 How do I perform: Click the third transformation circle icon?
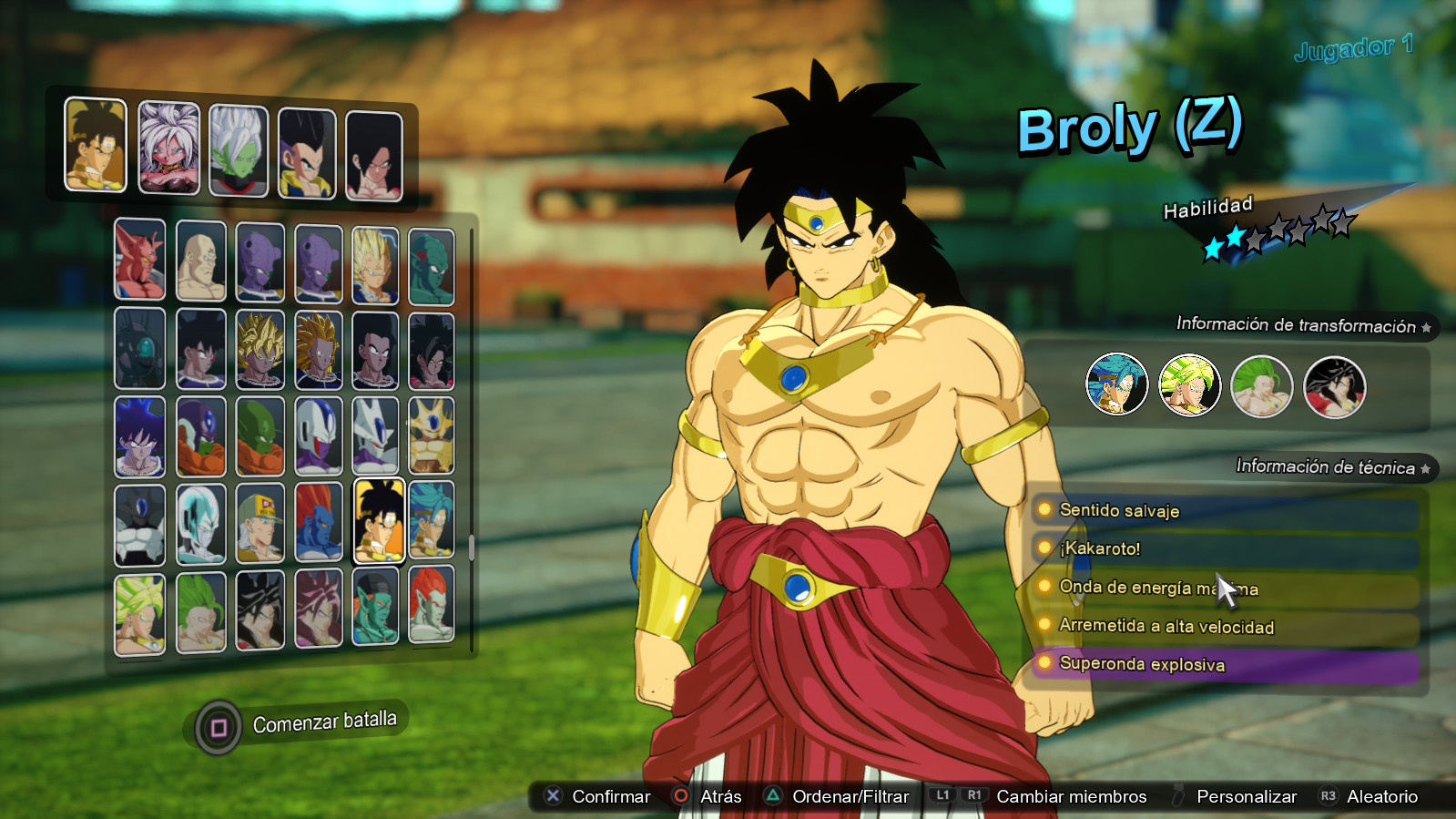click(1262, 386)
